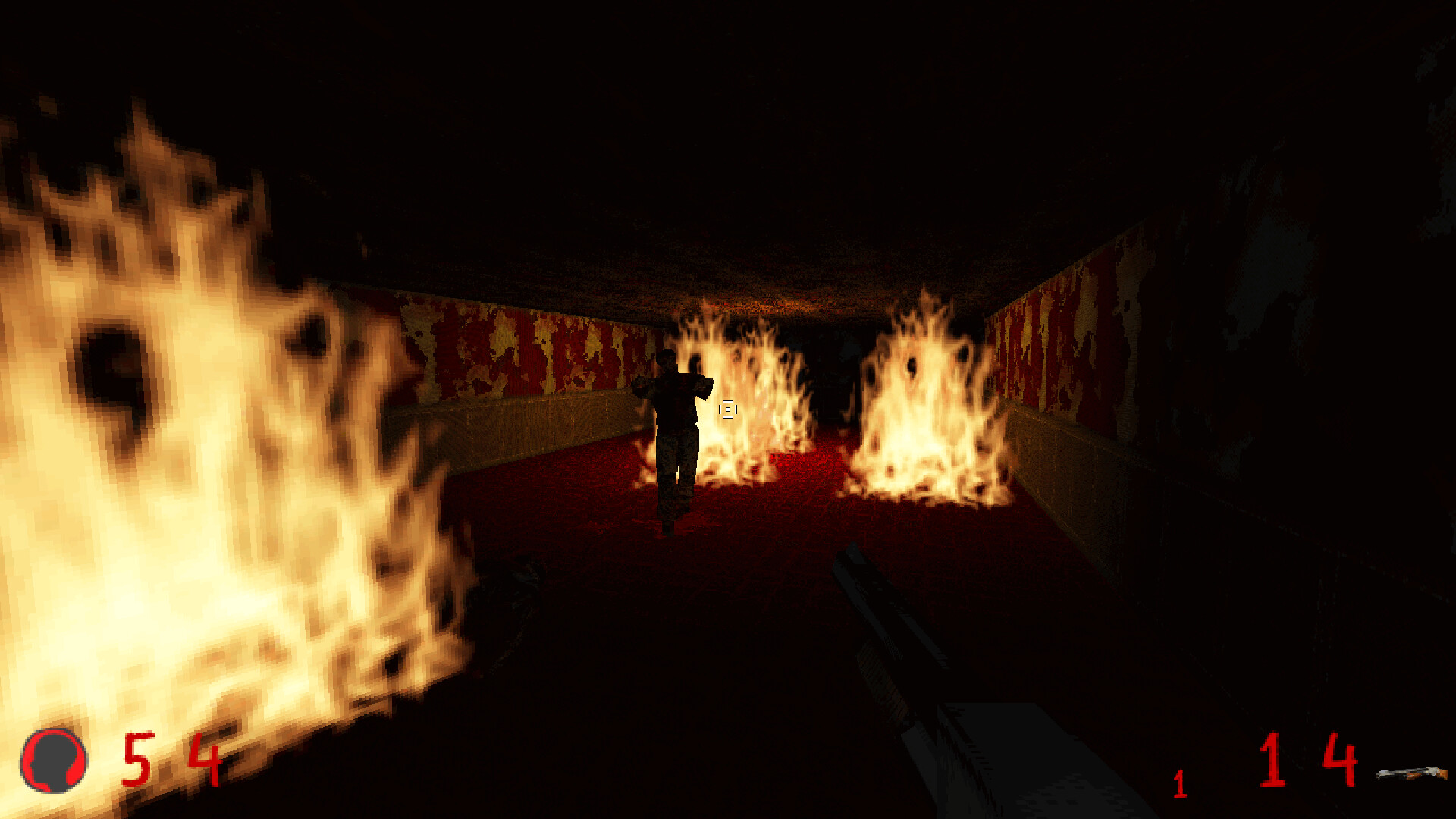
Task: Click the approaching zombie enemy
Action: point(675,425)
